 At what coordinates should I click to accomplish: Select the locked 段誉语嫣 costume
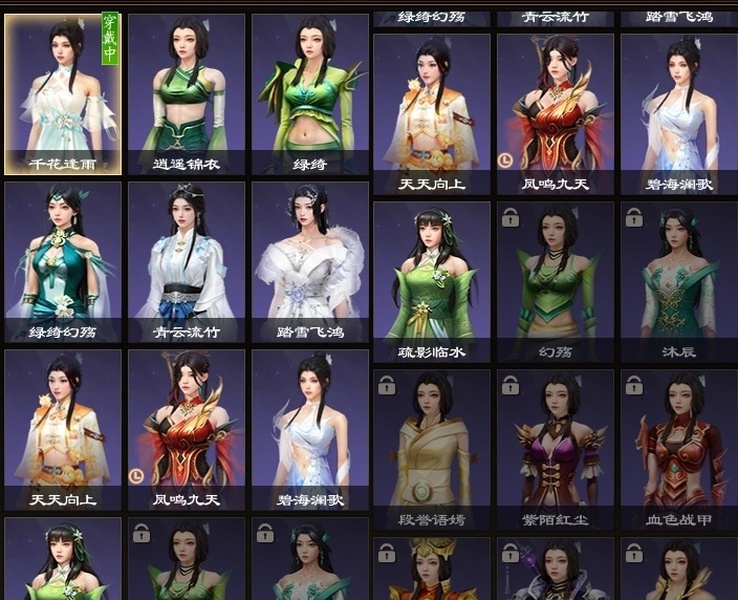[432, 450]
